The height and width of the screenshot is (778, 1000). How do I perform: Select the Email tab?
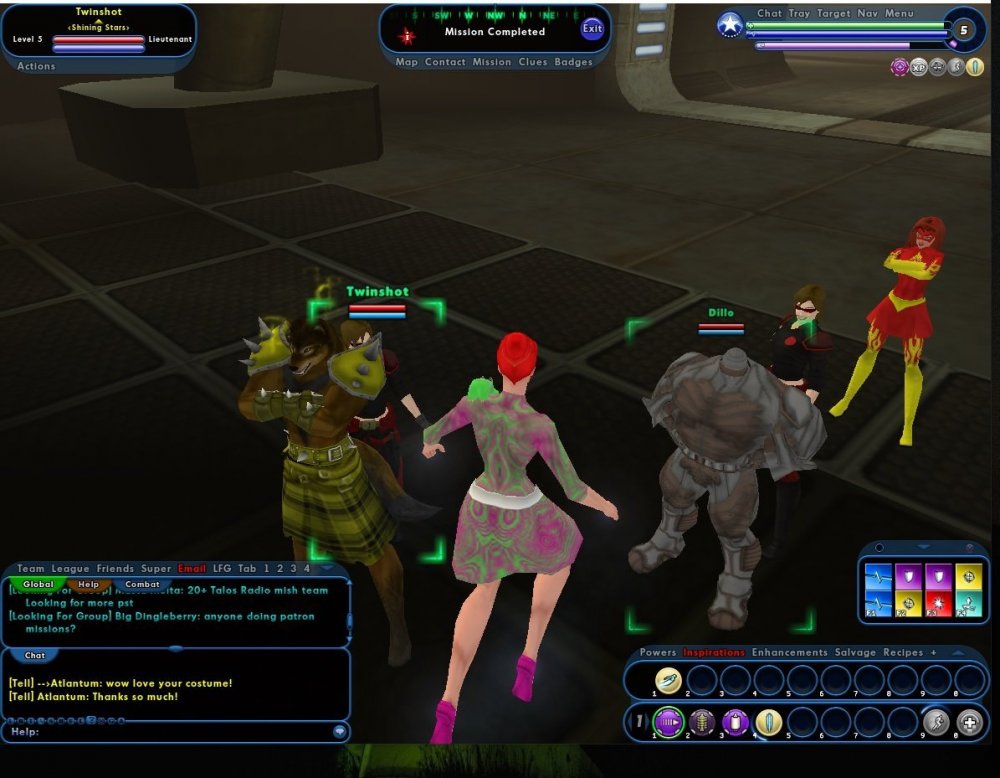tap(192, 569)
